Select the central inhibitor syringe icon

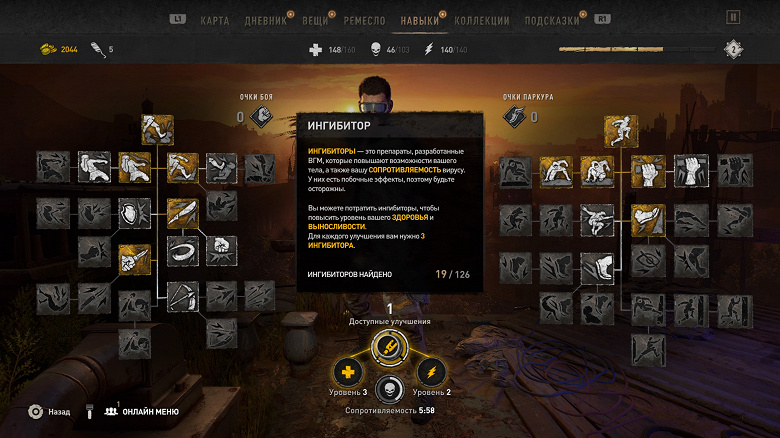click(390, 347)
